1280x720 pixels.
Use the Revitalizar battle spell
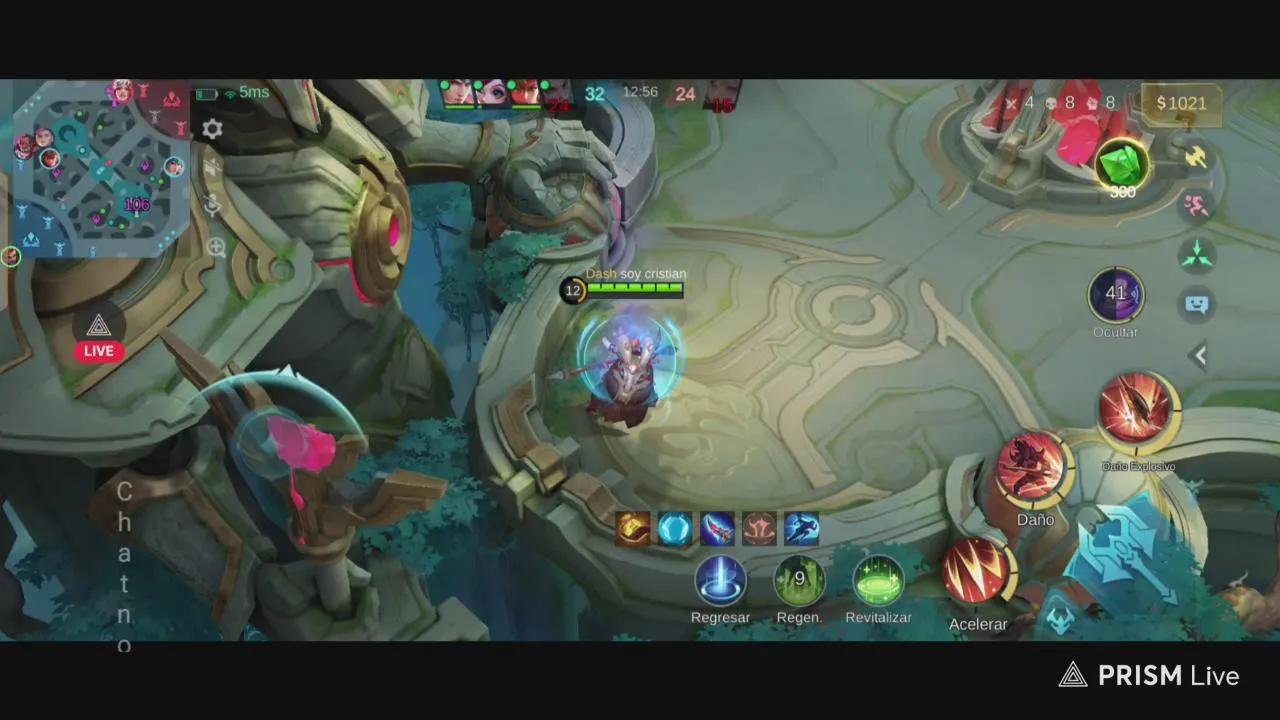tap(878, 580)
